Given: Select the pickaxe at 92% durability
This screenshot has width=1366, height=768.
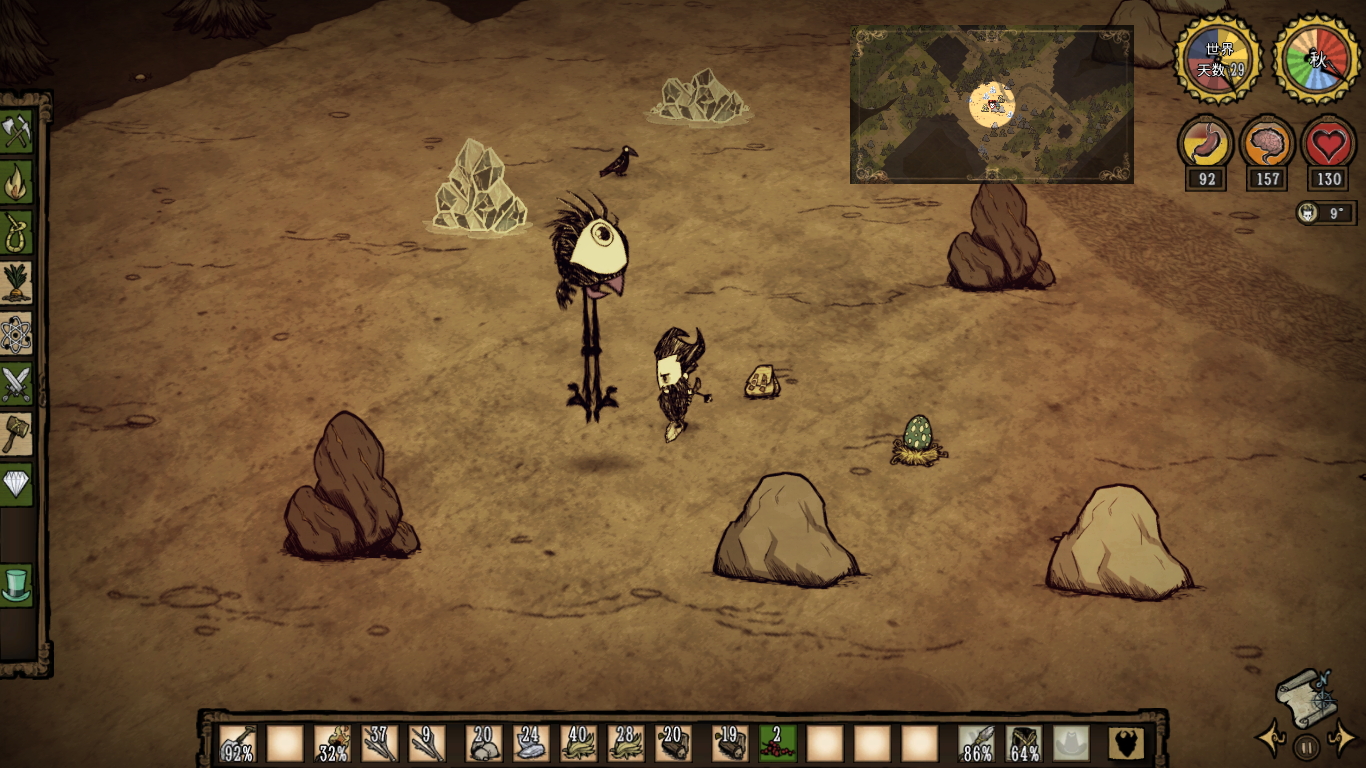Looking at the screenshot, I should click(237, 743).
